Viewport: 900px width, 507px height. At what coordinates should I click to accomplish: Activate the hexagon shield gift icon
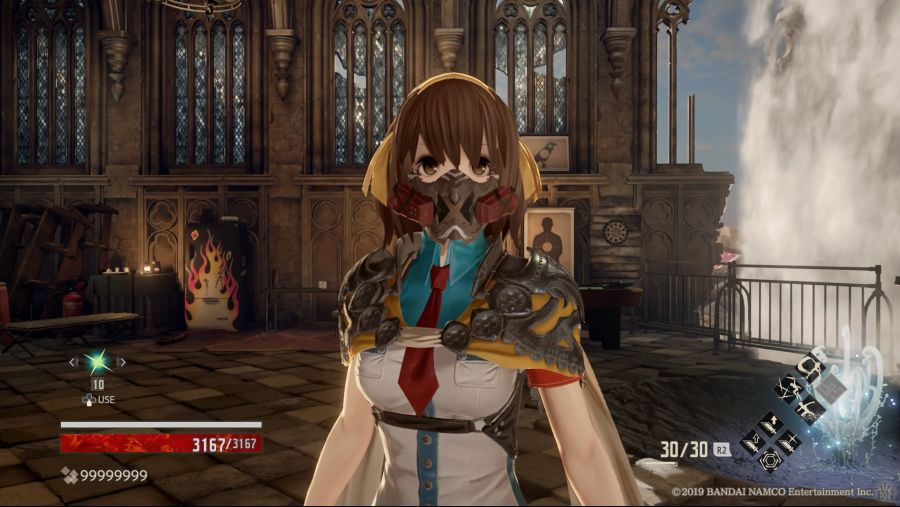(770, 461)
